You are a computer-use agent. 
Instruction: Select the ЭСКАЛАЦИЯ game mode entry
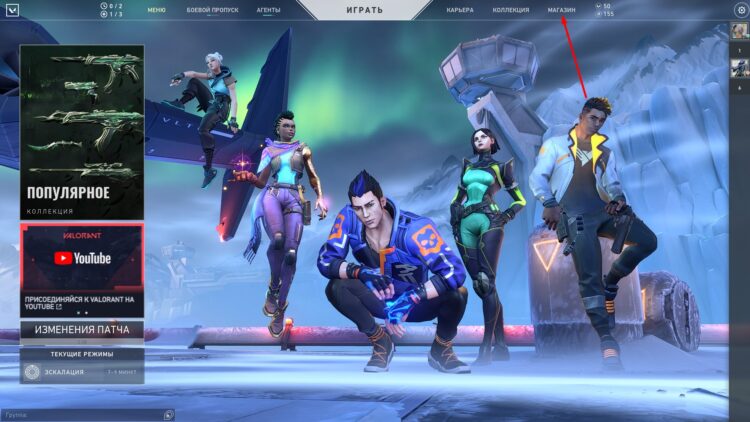coord(82,373)
